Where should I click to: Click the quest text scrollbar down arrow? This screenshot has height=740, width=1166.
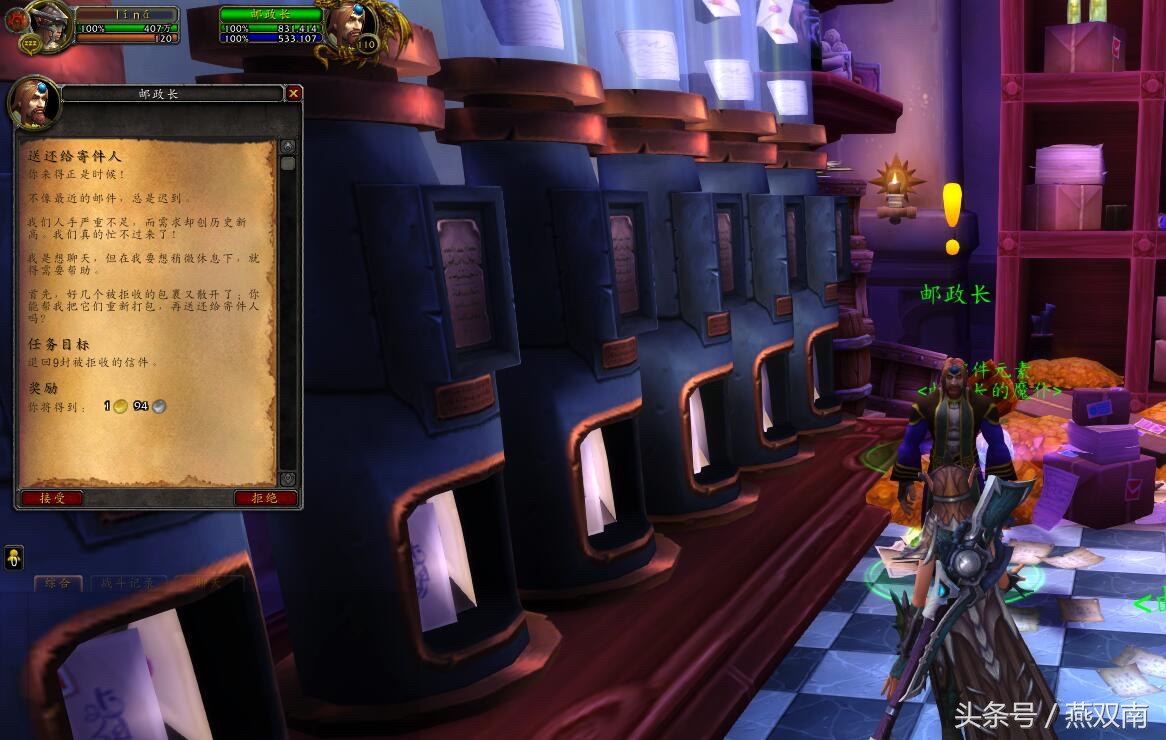point(288,479)
